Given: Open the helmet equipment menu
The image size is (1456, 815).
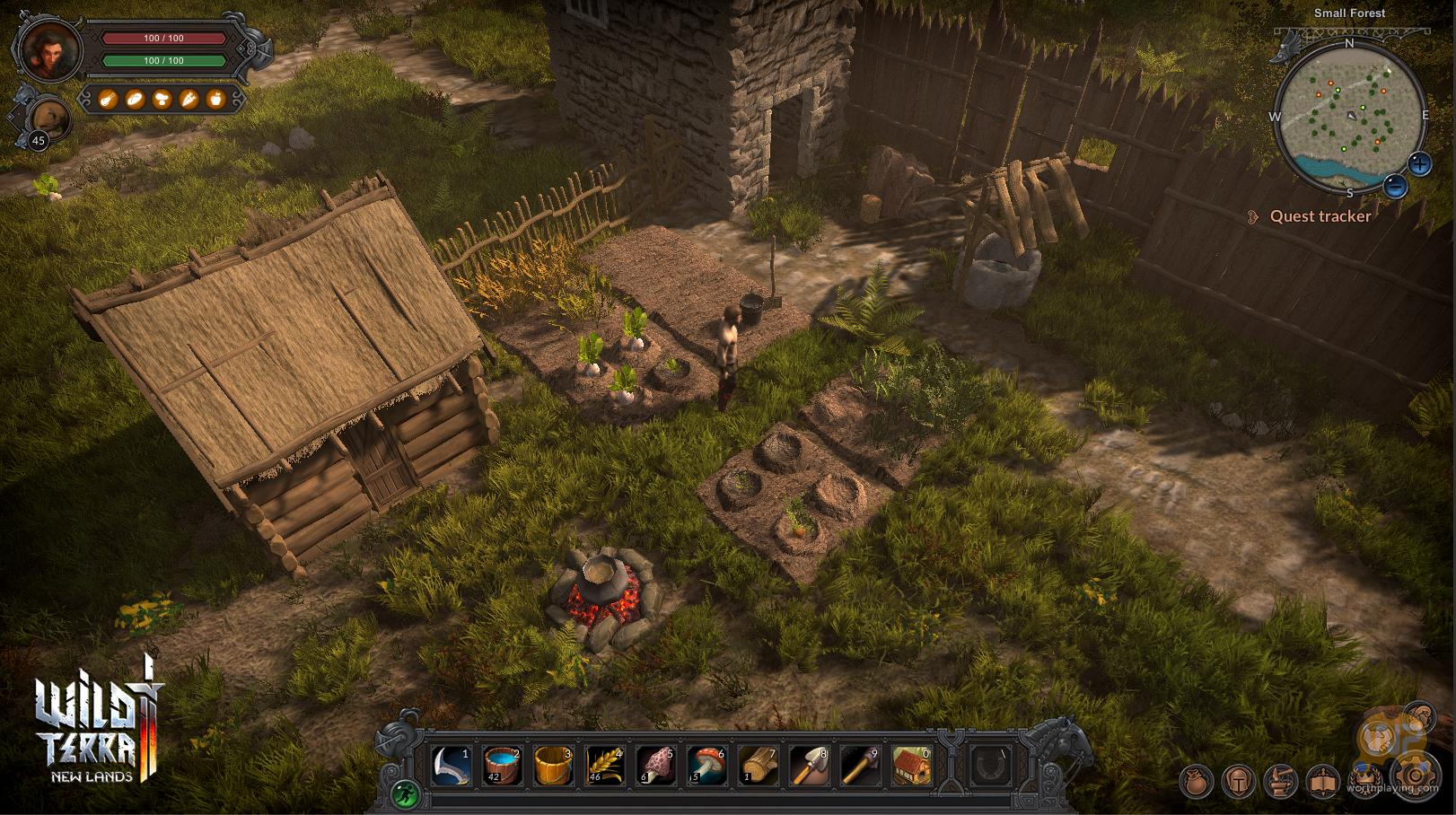Looking at the screenshot, I should point(1239,781).
